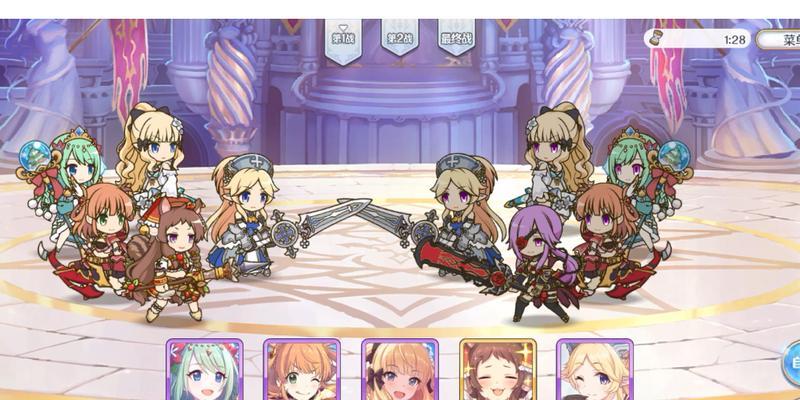
Task: Open the 菜单 menu button
Action: point(781,40)
